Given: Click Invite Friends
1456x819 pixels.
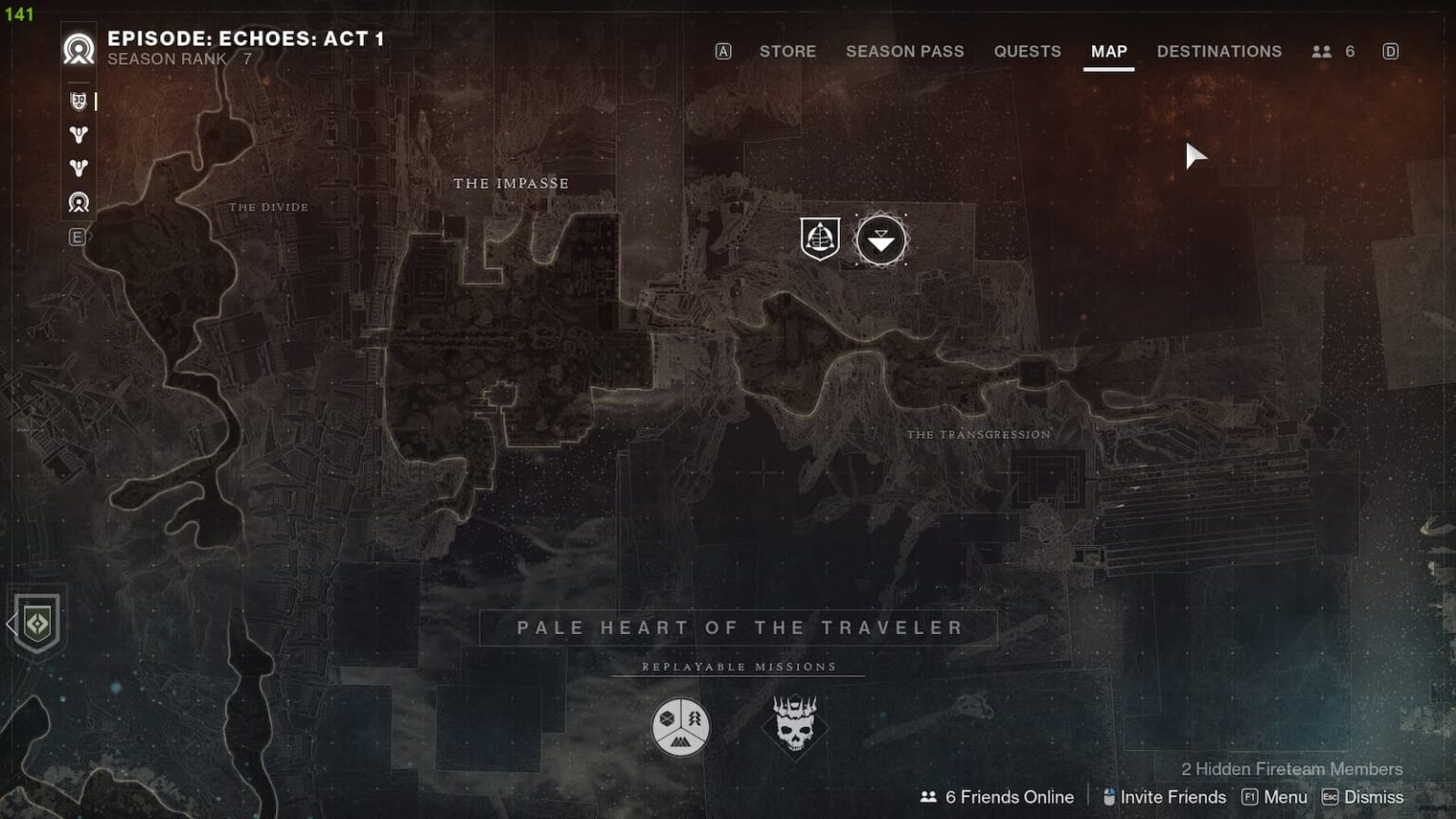Looking at the screenshot, I should (1163, 797).
